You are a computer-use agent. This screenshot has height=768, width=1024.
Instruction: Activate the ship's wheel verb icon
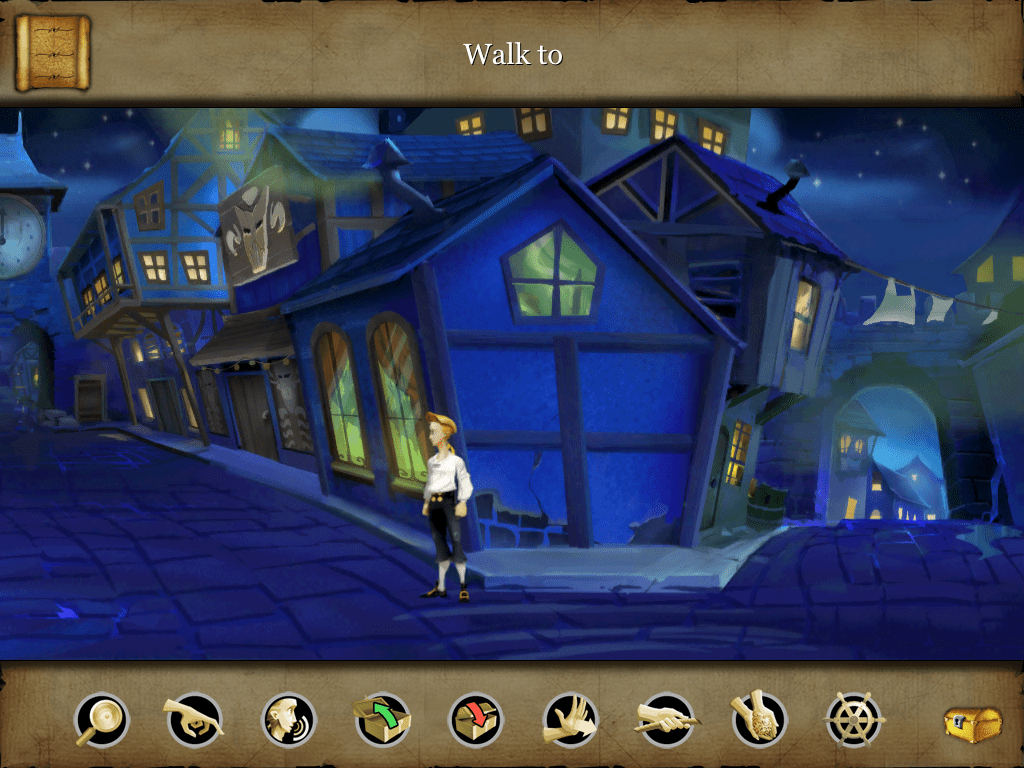tap(854, 719)
